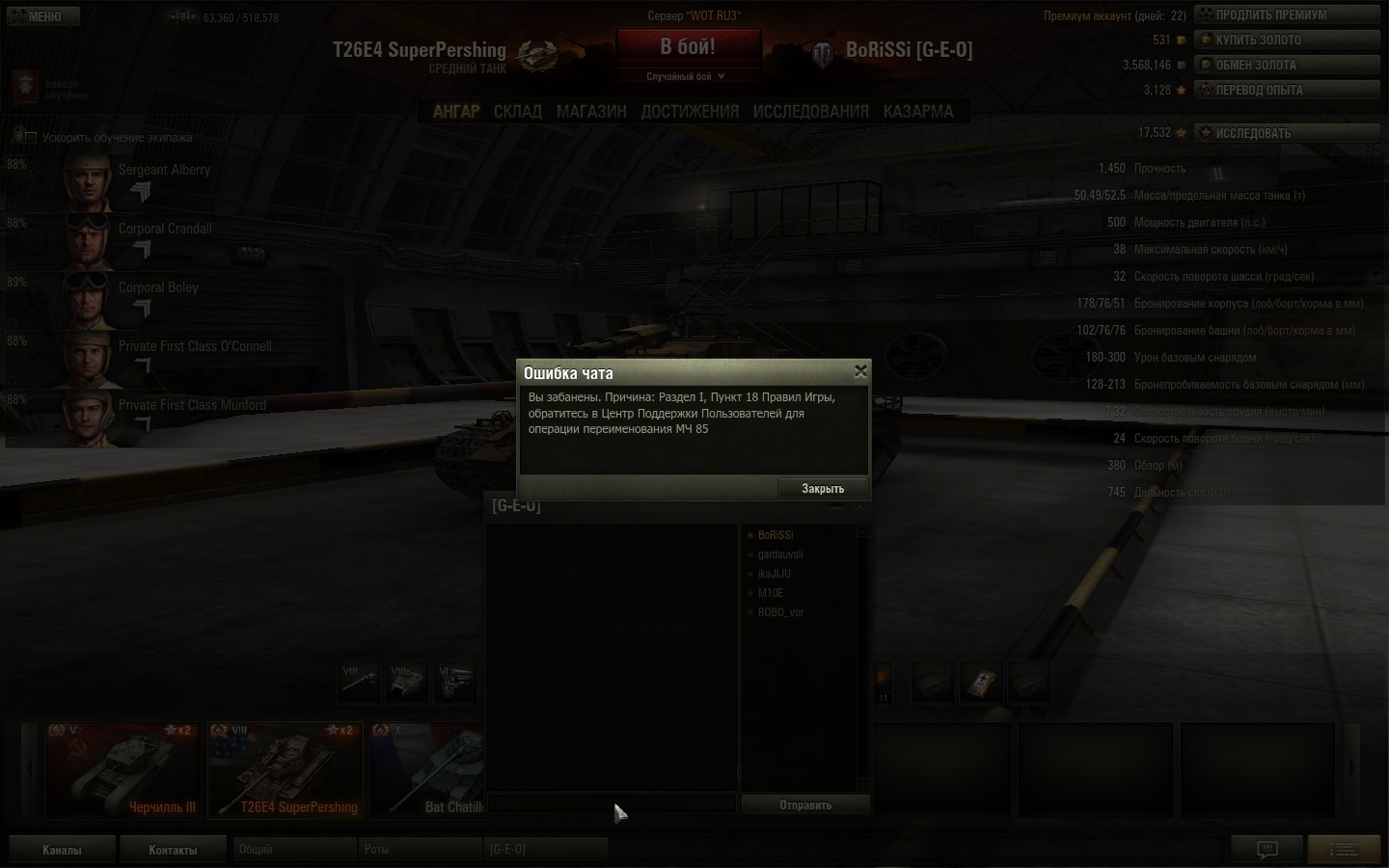
Task: Close the chat error dialog with Закрыть
Action: [x=823, y=488]
